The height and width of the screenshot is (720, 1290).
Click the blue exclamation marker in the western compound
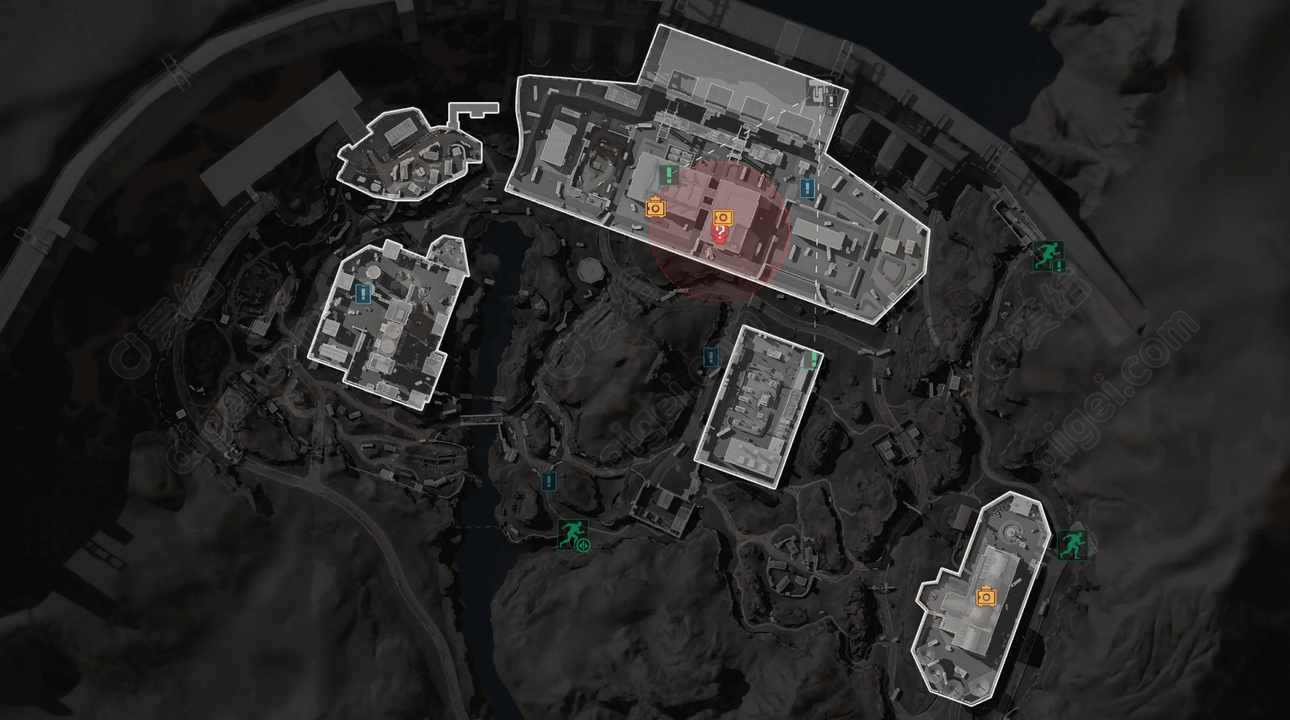(x=363, y=293)
